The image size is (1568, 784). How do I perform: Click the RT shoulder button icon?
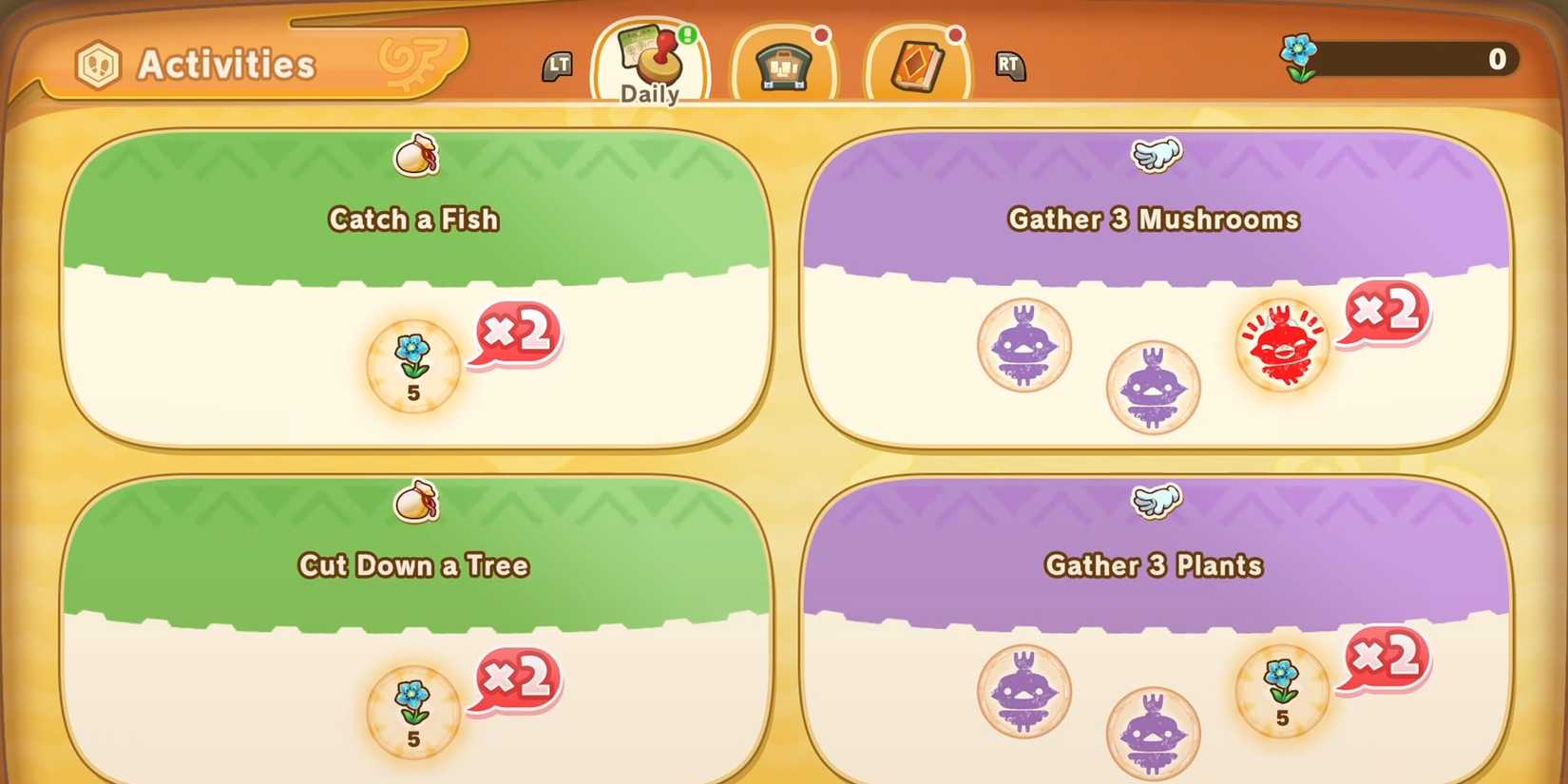click(1010, 66)
